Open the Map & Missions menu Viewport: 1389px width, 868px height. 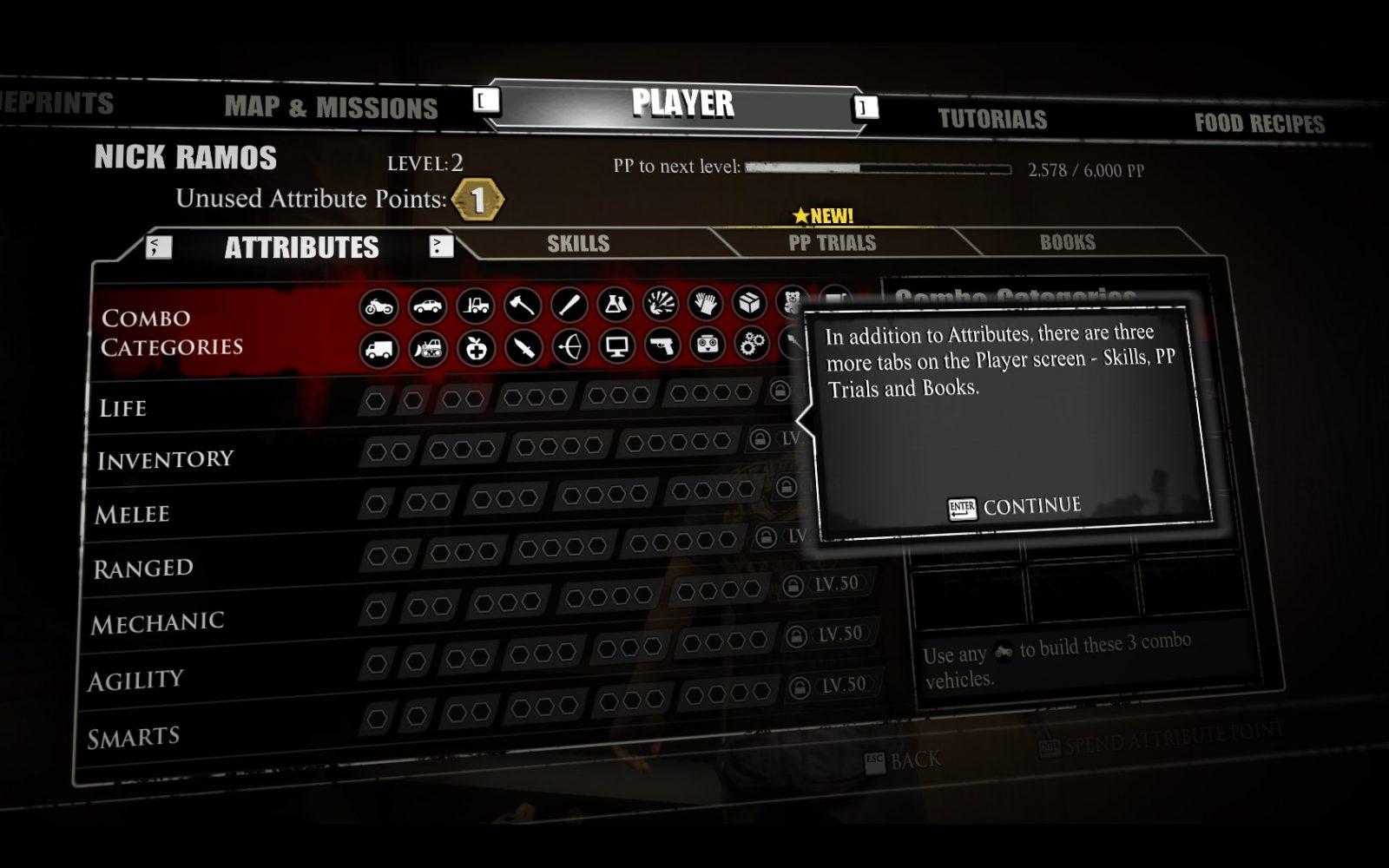click(331, 107)
